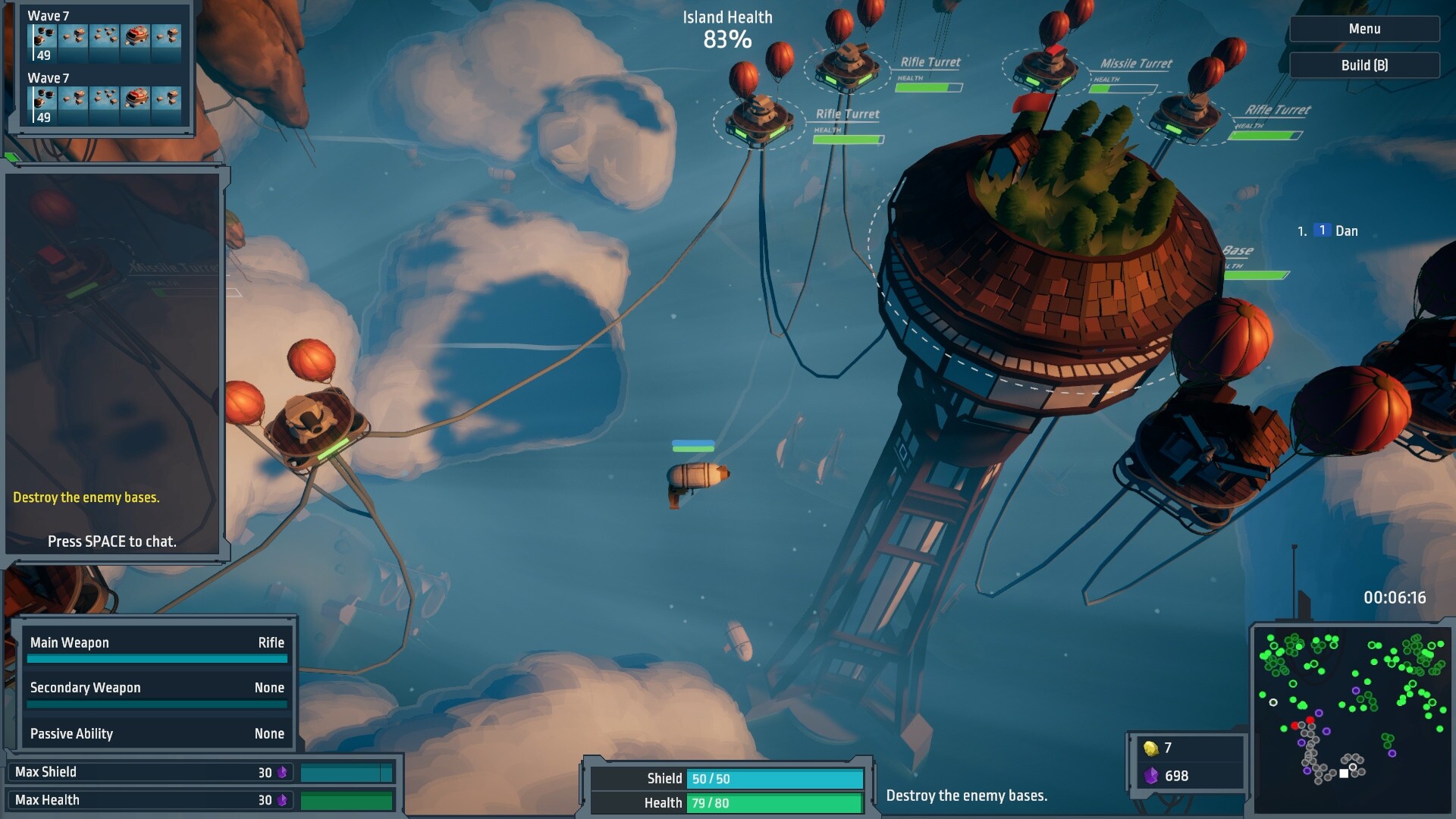Image resolution: width=1456 pixels, height=819 pixels.
Task: Select the swarm enemy icon in second Wave 7 row
Action: (x=105, y=99)
